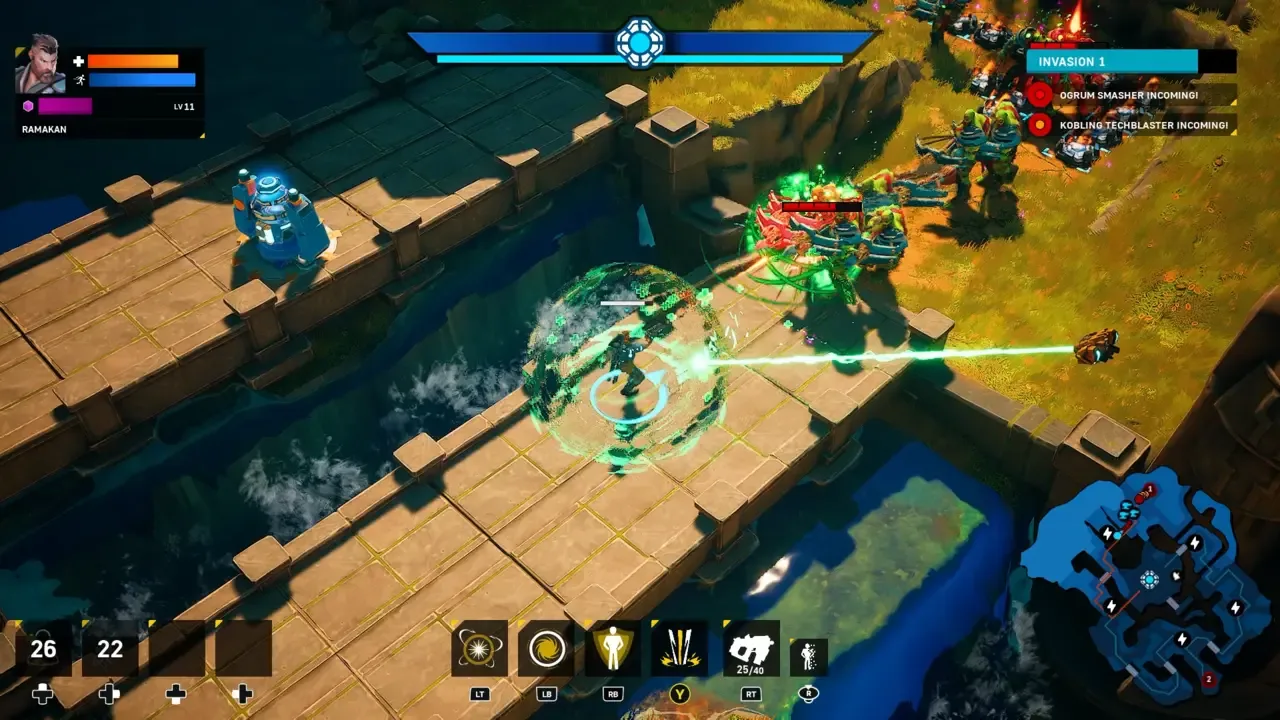
Task: Choose the consumable slot showing 22
Action: pyautogui.click(x=110, y=649)
